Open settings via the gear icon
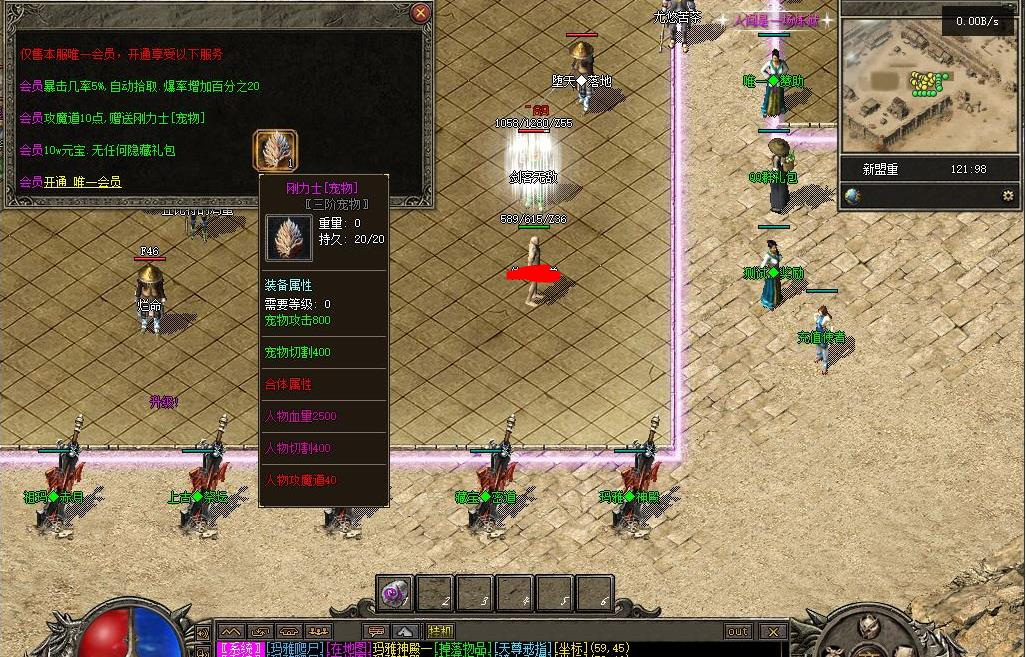The width and height of the screenshot is (1026, 657). coord(1007,196)
